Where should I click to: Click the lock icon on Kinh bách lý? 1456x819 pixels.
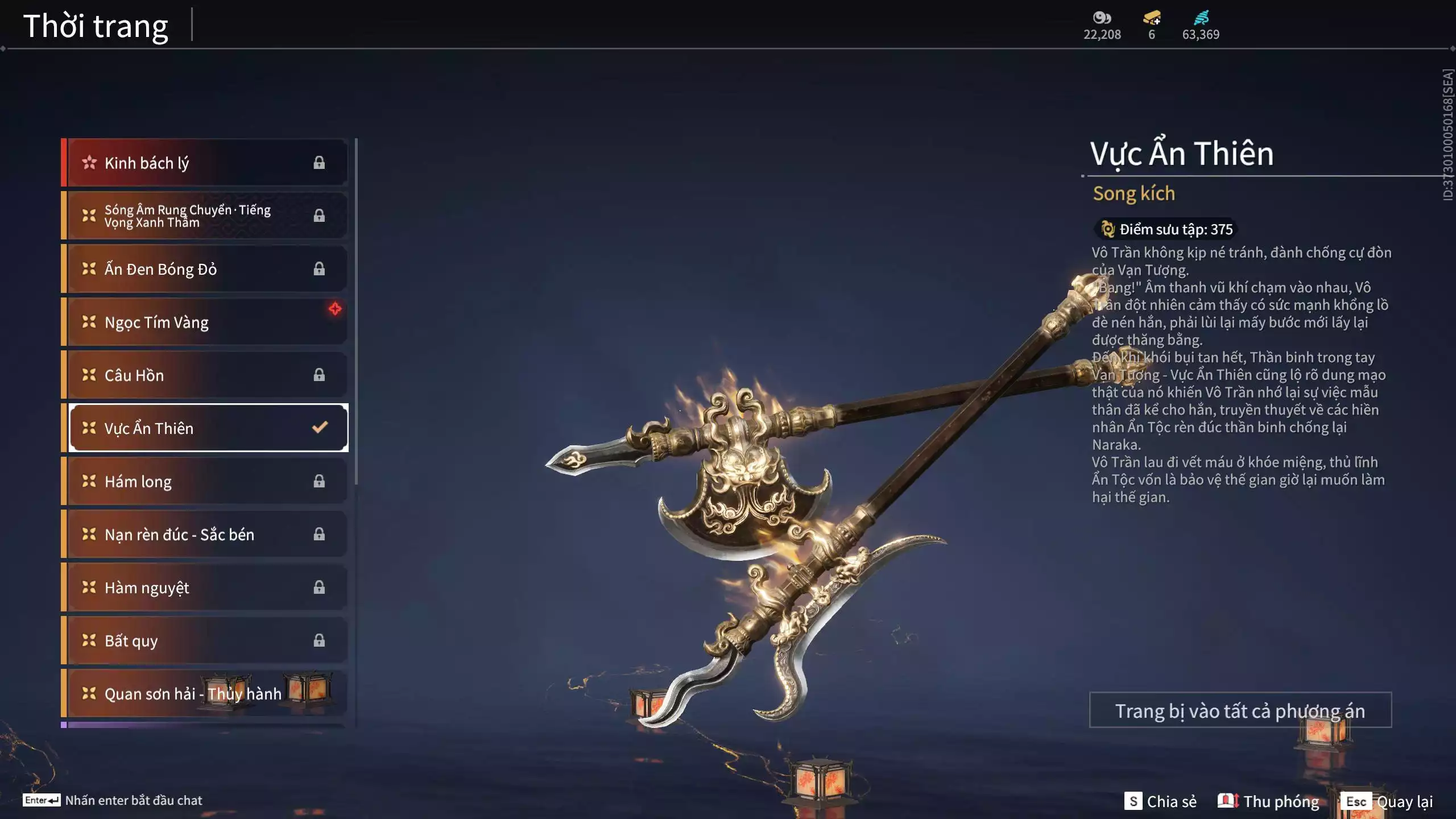point(319,162)
